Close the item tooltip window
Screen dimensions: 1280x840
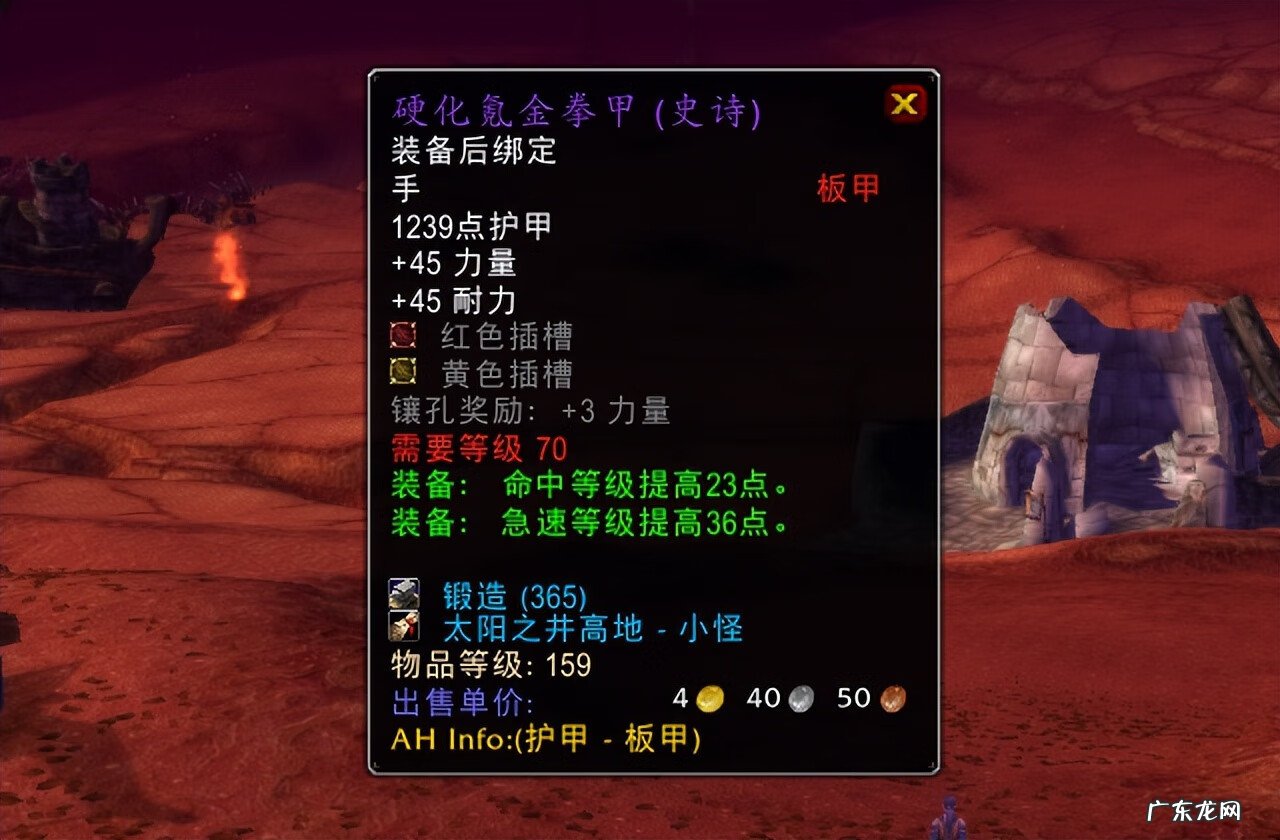pyautogui.click(x=903, y=104)
